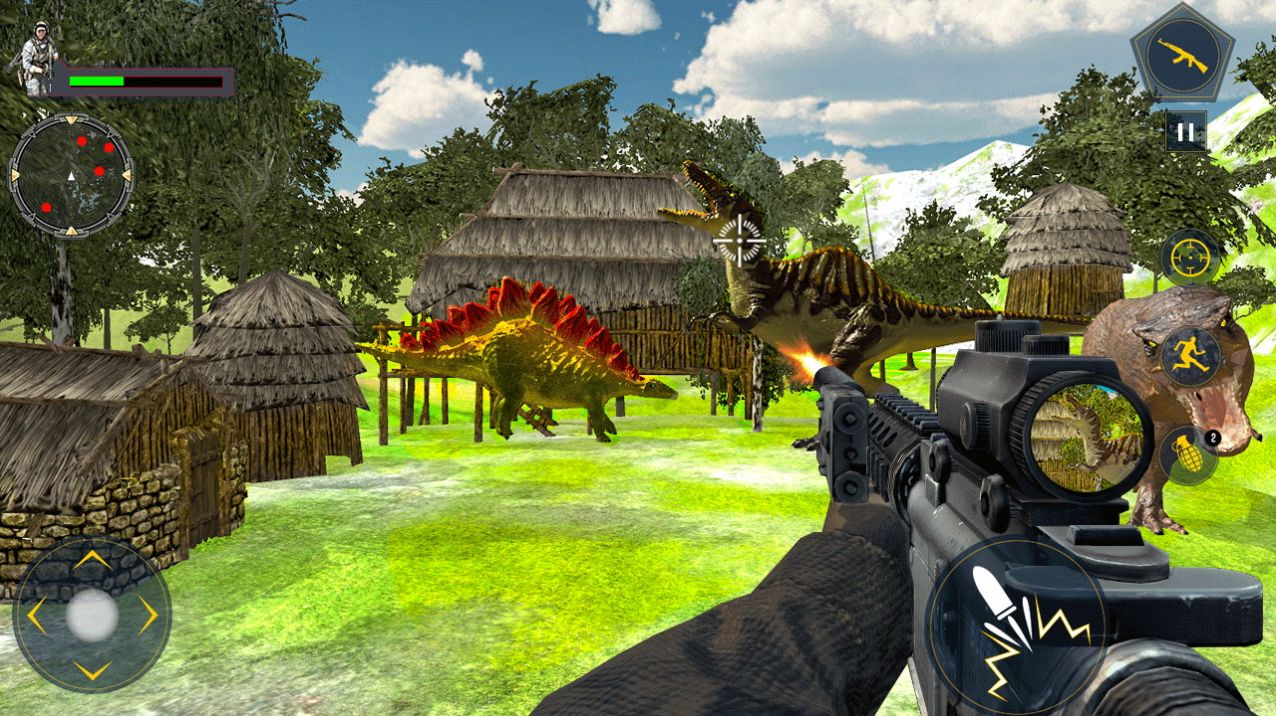
Task: Switch weapon using the rifle badge
Action: pyautogui.click(x=1182, y=55)
